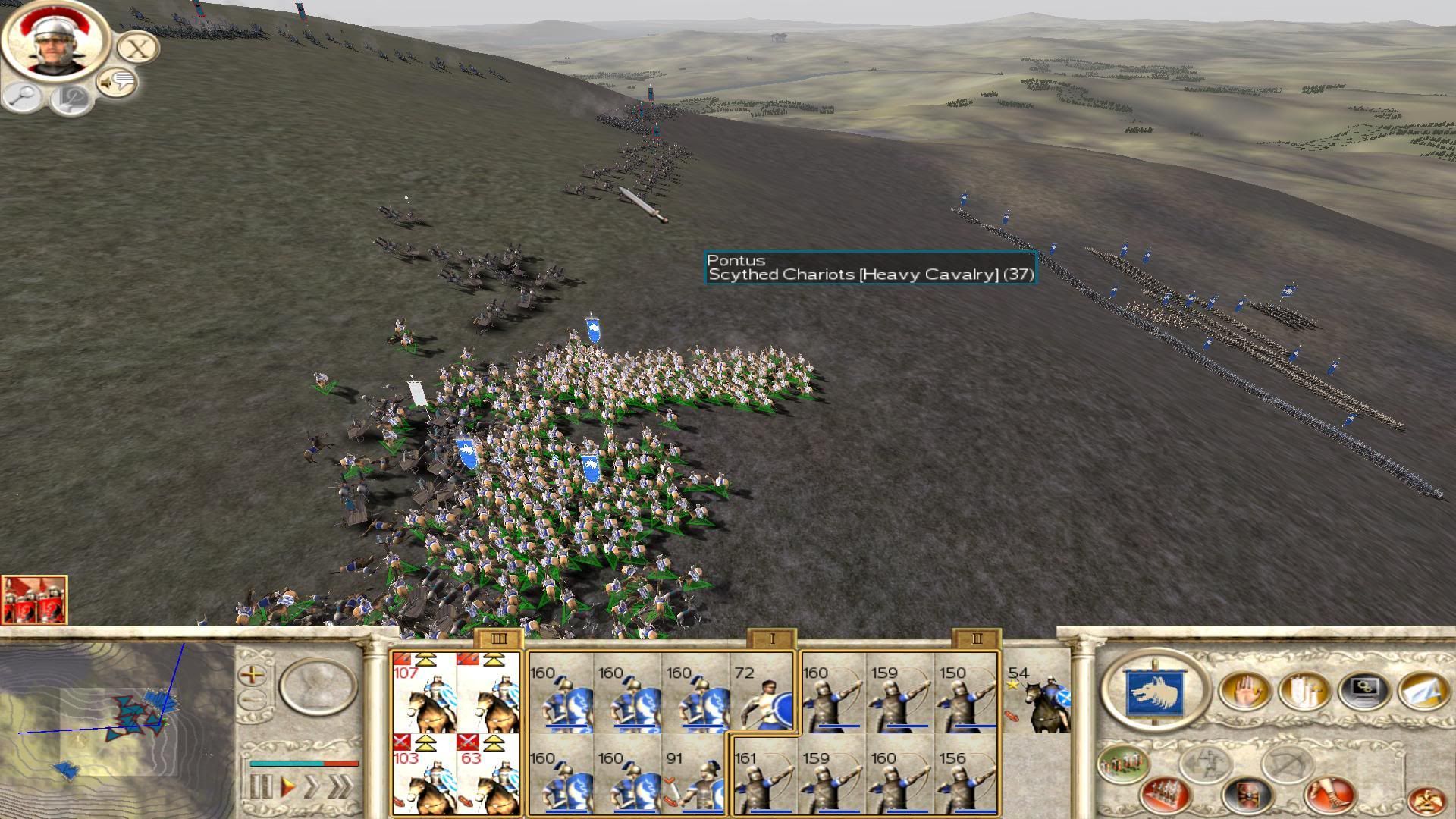Click the battle minimap
This screenshot has height=819, width=1456.
click(x=118, y=720)
